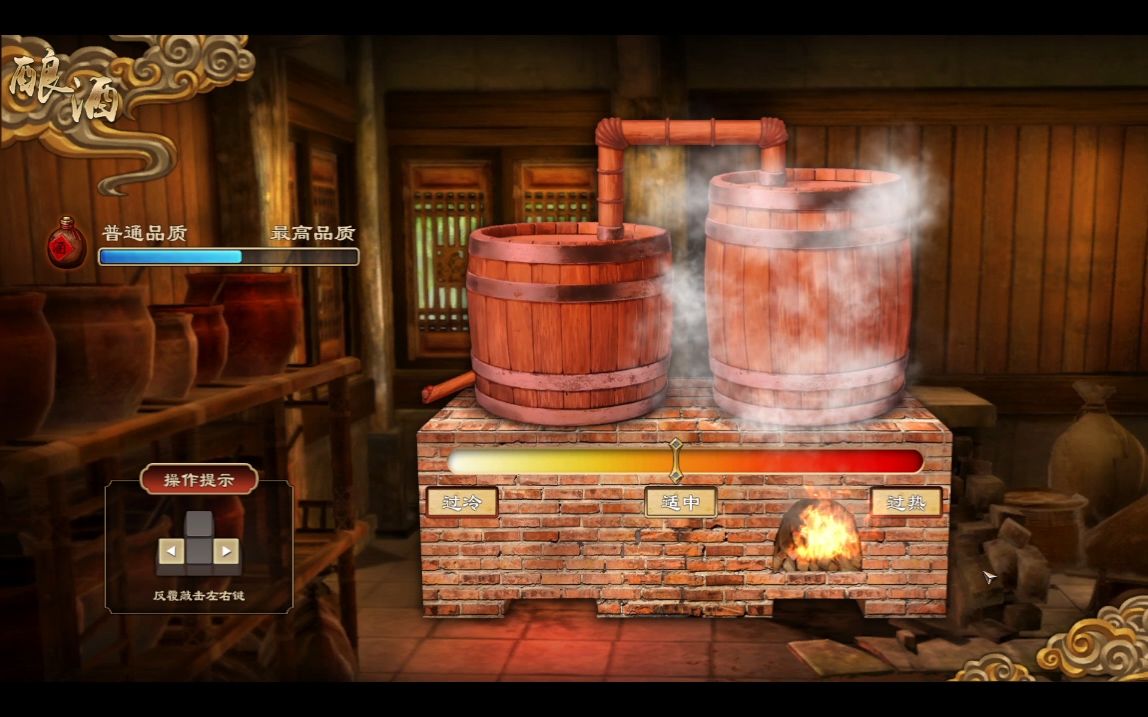Select the 过冷 (too cold) label

(x=462, y=502)
